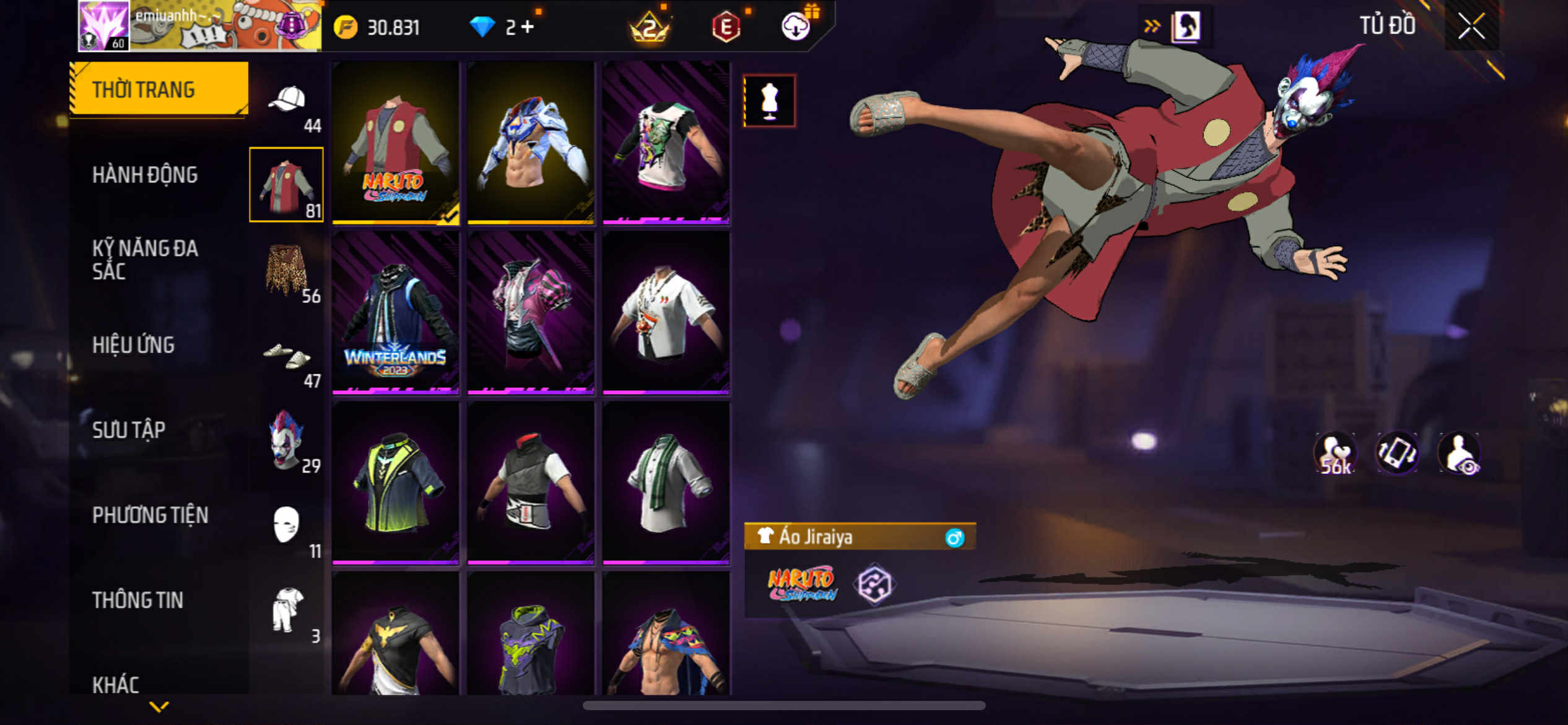Open the cloud download icon
The image size is (1568, 725).
click(795, 27)
